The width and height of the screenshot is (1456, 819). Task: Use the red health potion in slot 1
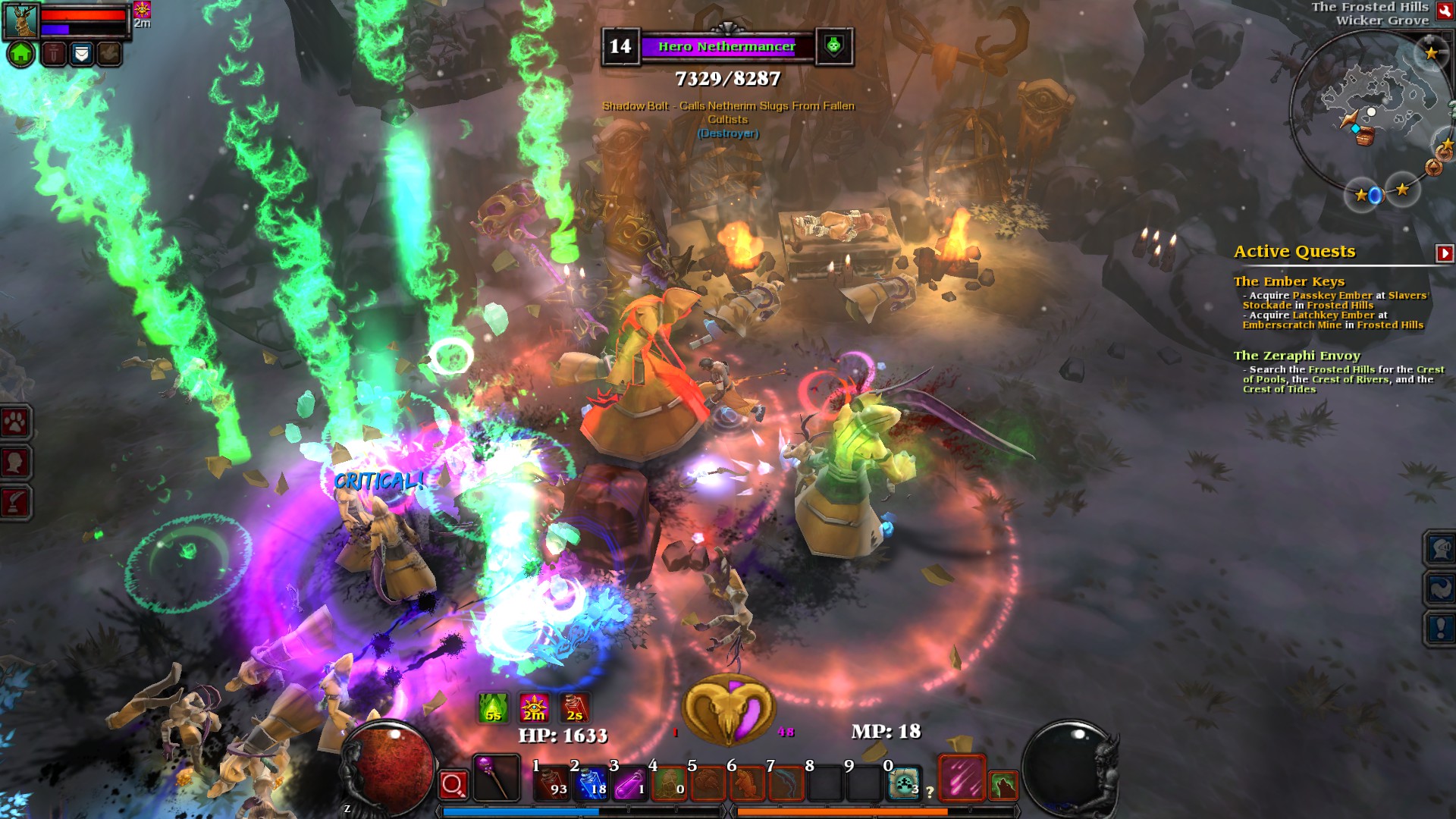point(551,783)
